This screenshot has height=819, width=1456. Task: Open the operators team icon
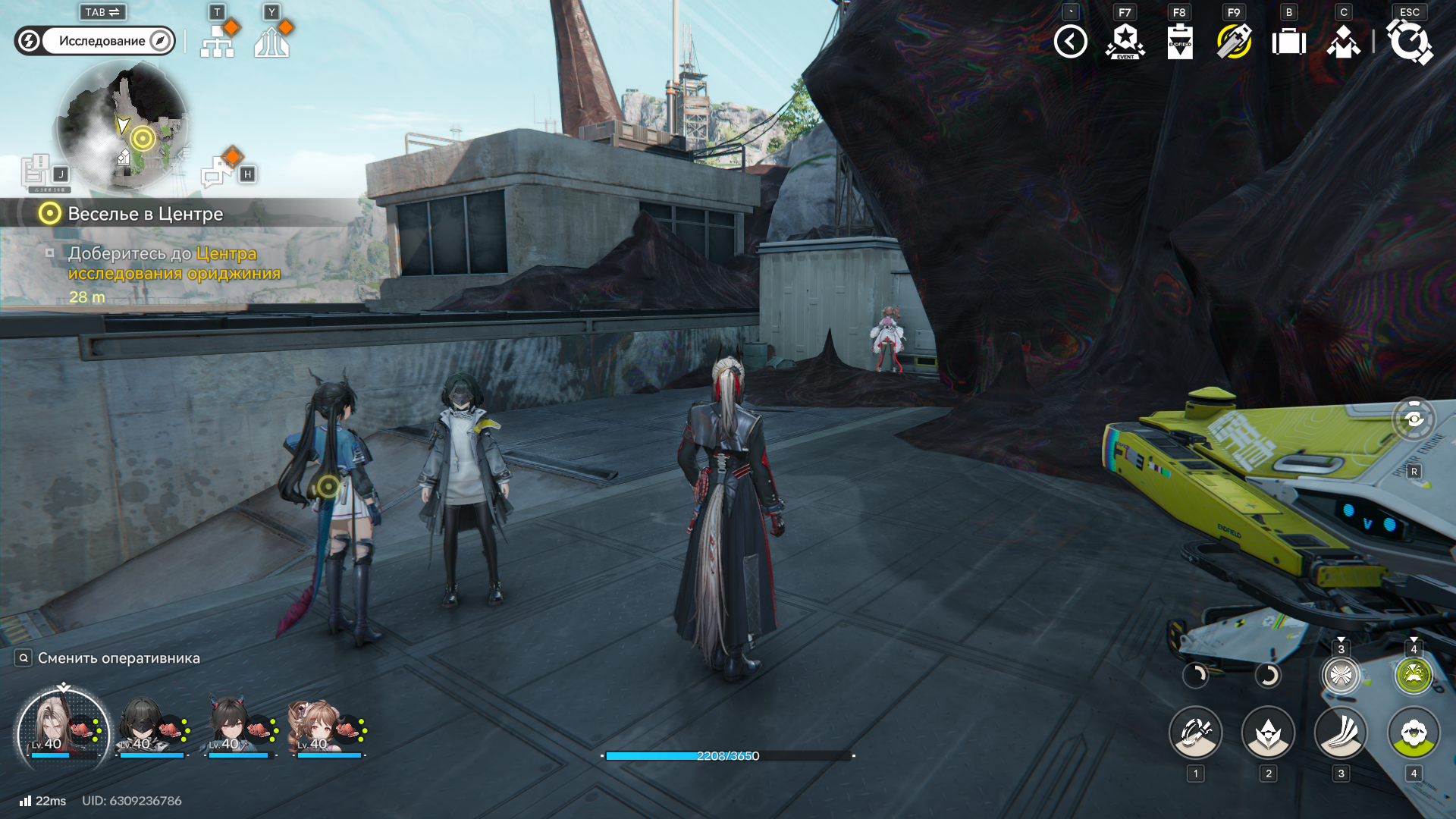1343,42
